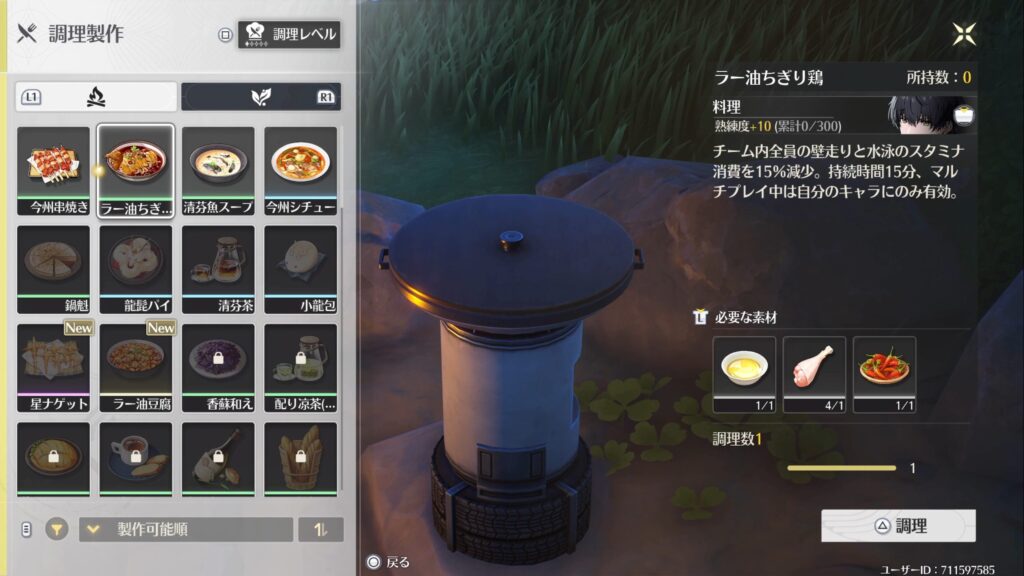The height and width of the screenshot is (576, 1024).
Task: Select the 清芬茶 tea recipe
Action: coord(218,266)
